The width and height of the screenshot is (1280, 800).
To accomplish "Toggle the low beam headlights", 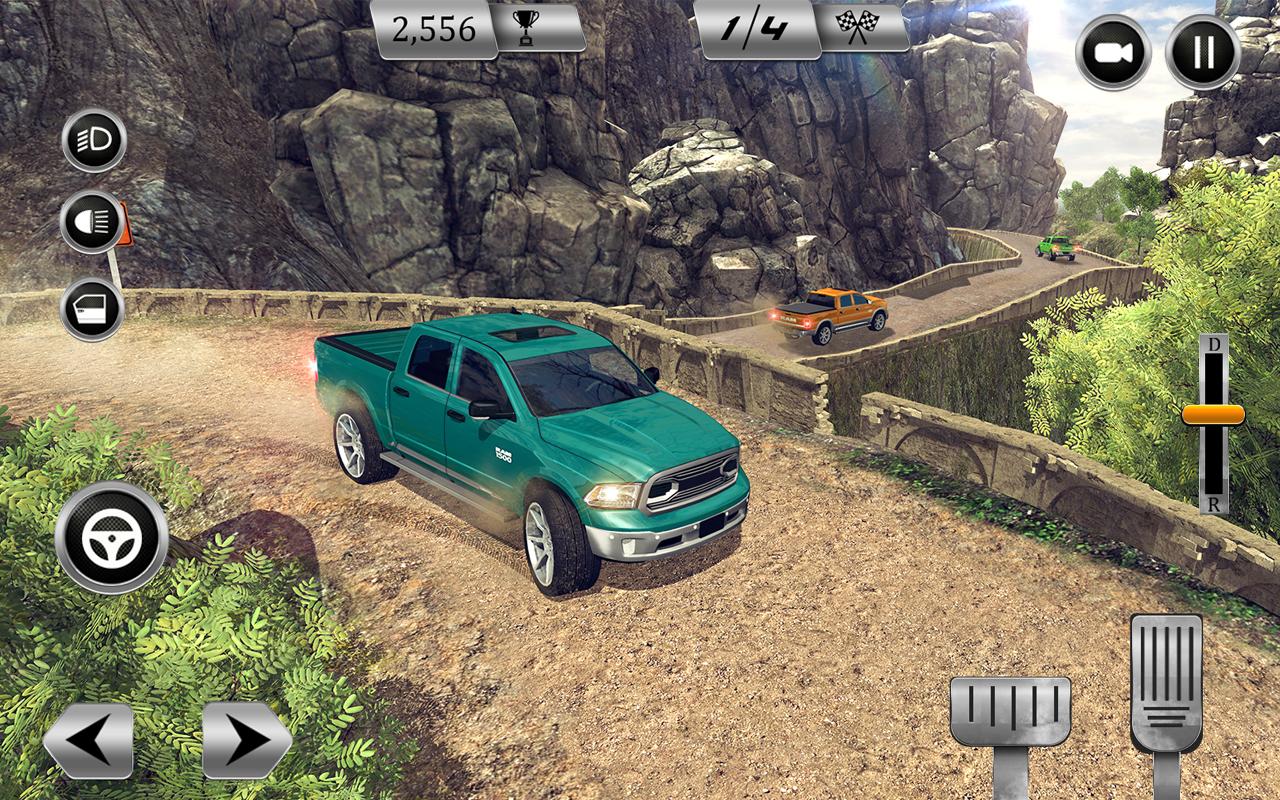I will (94, 141).
